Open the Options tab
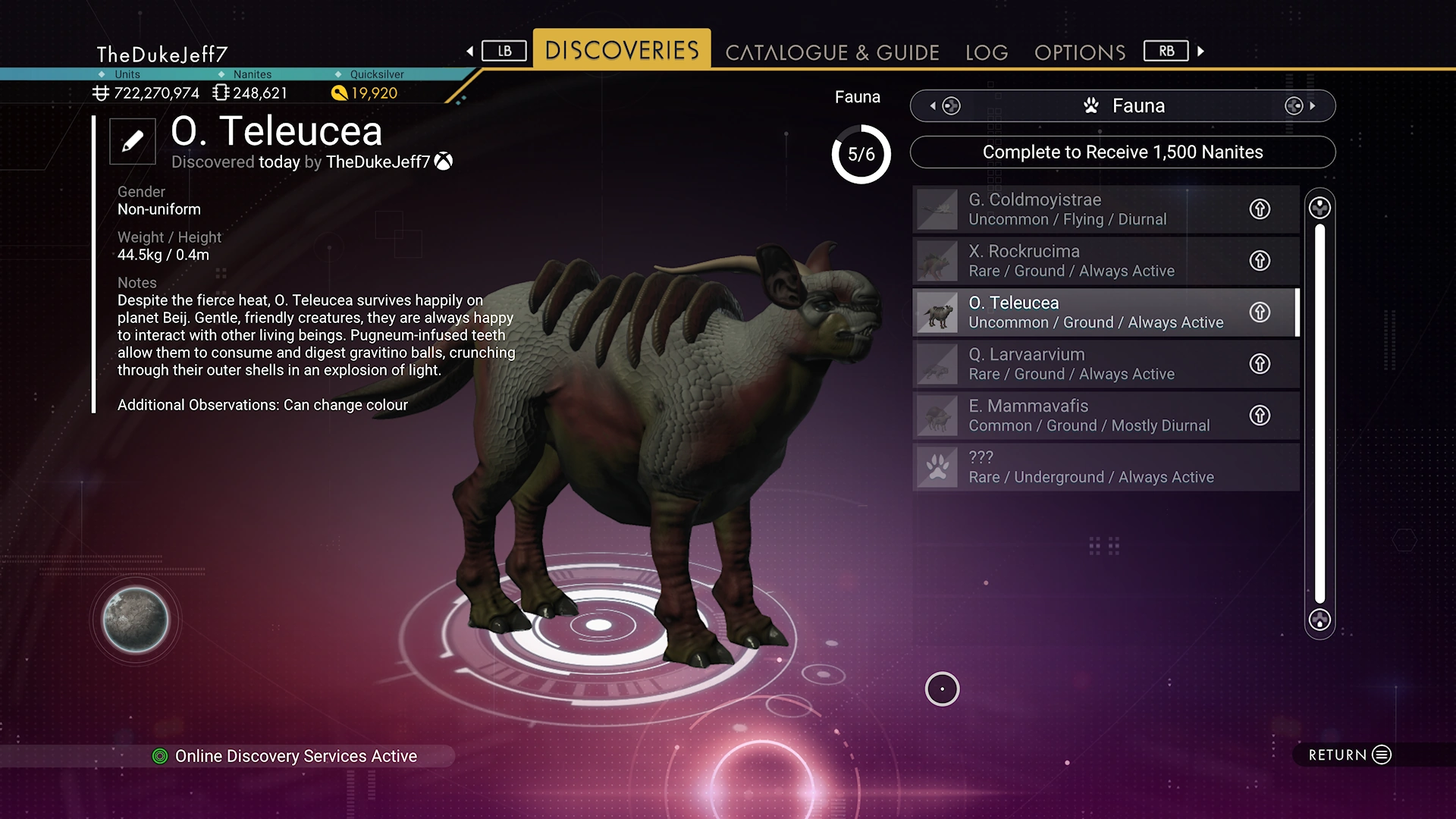The width and height of the screenshot is (1456, 819). pos(1080,52)
